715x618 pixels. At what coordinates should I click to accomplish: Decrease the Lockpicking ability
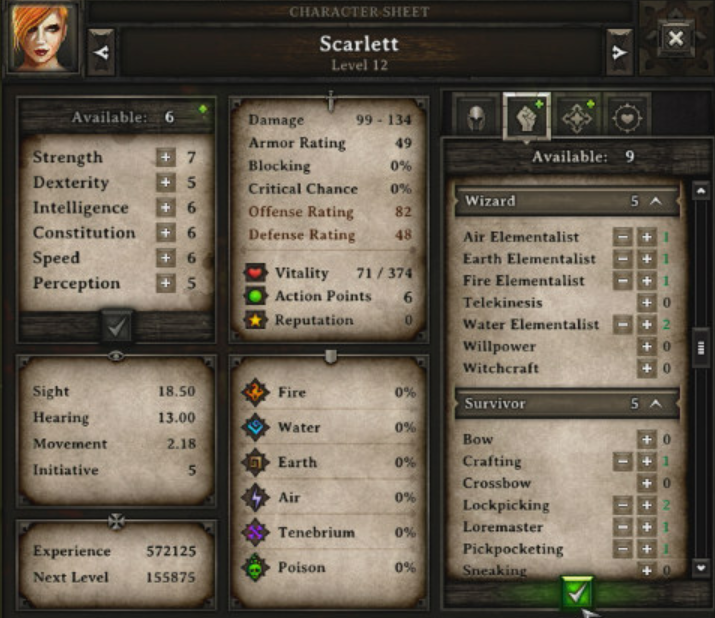coord(622,506)
